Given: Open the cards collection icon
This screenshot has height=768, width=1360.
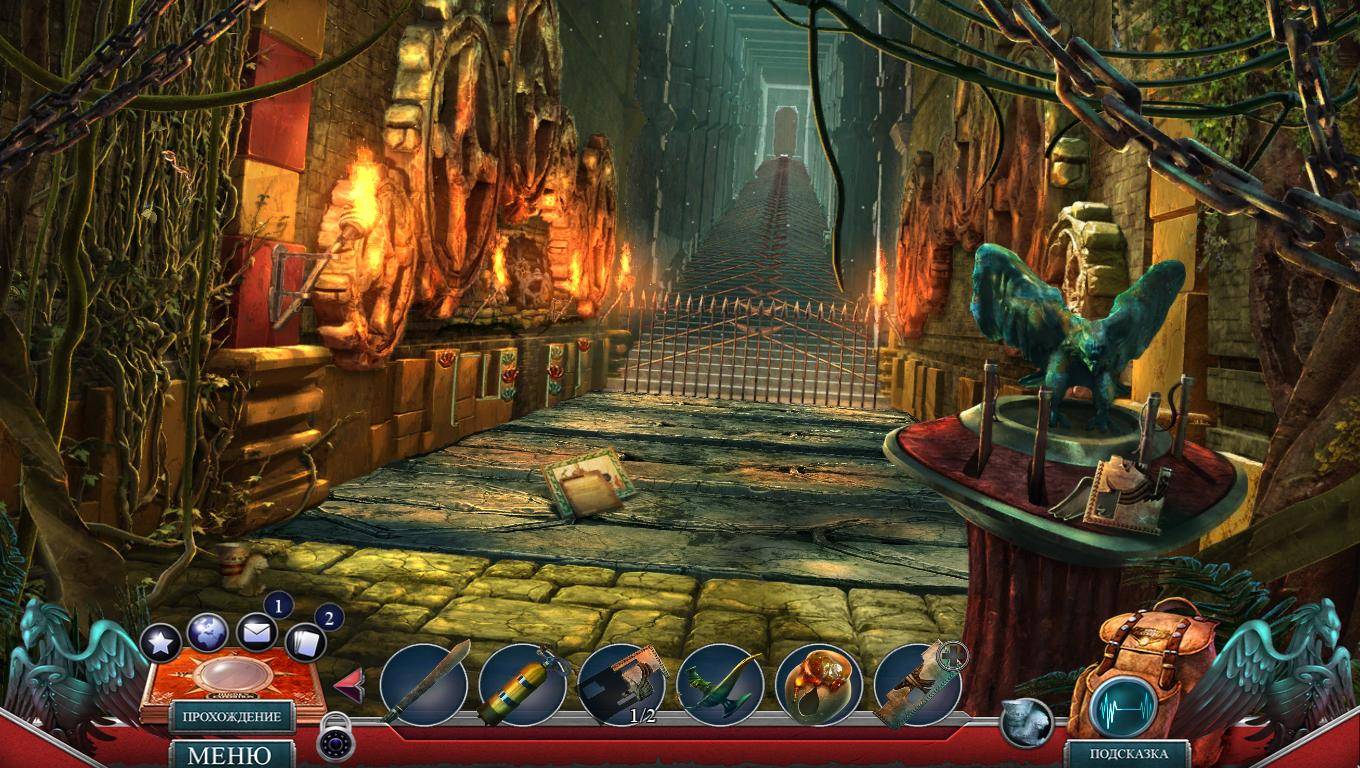Looking at the screenshot, I should pos(305,642).
